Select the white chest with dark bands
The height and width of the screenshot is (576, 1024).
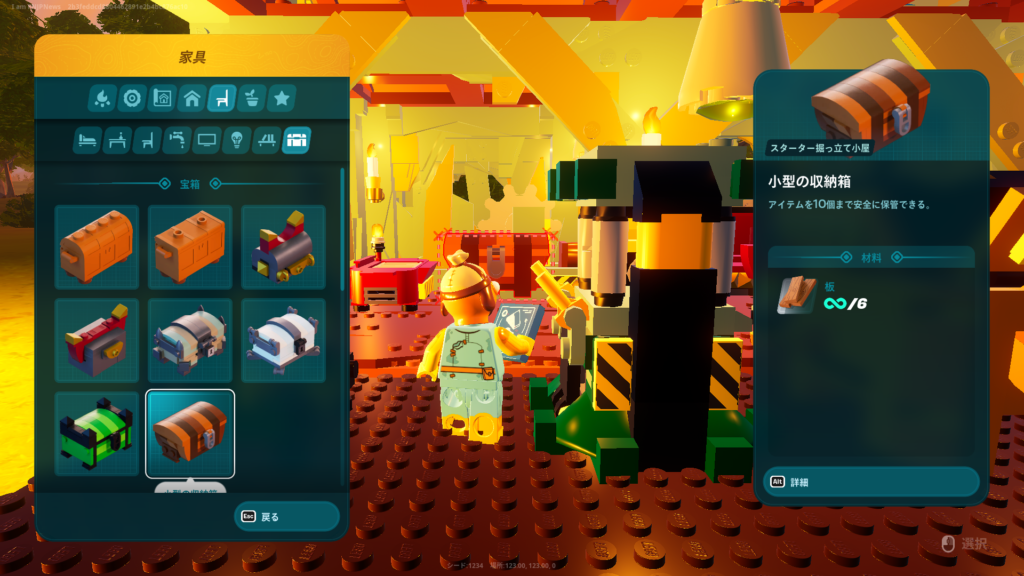(283, 340)
